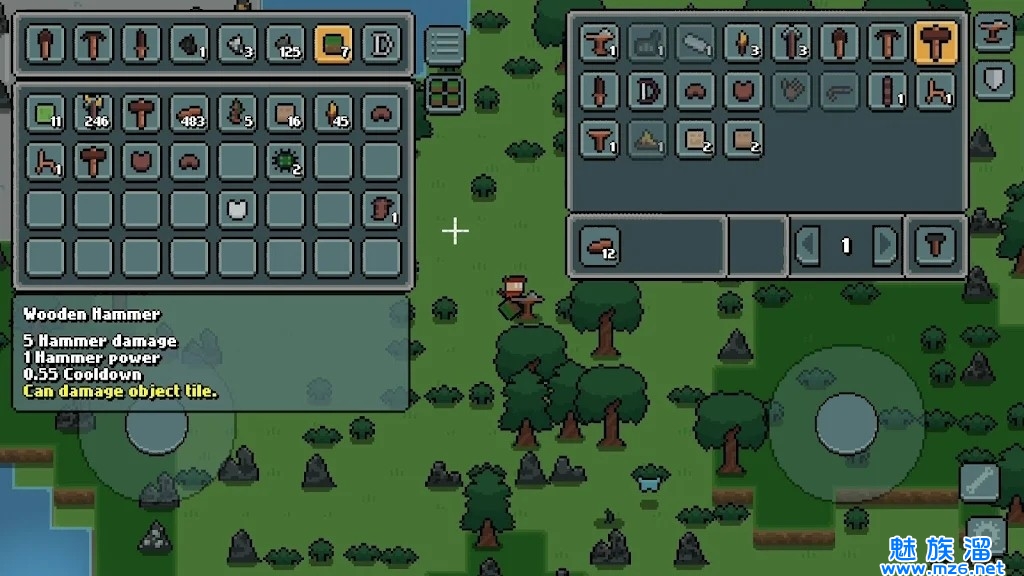1024x576 pixels.
Task: Open the list menu button beside the hotbar
Action: pos(445,45)
